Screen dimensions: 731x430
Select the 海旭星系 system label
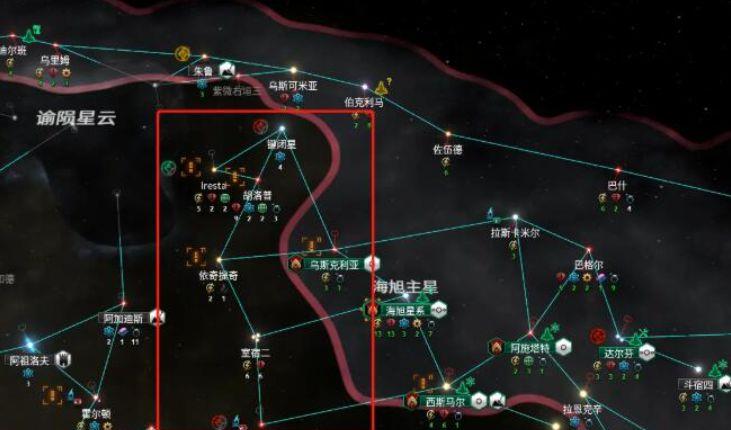pyautogui.click(x=406, y=311)
